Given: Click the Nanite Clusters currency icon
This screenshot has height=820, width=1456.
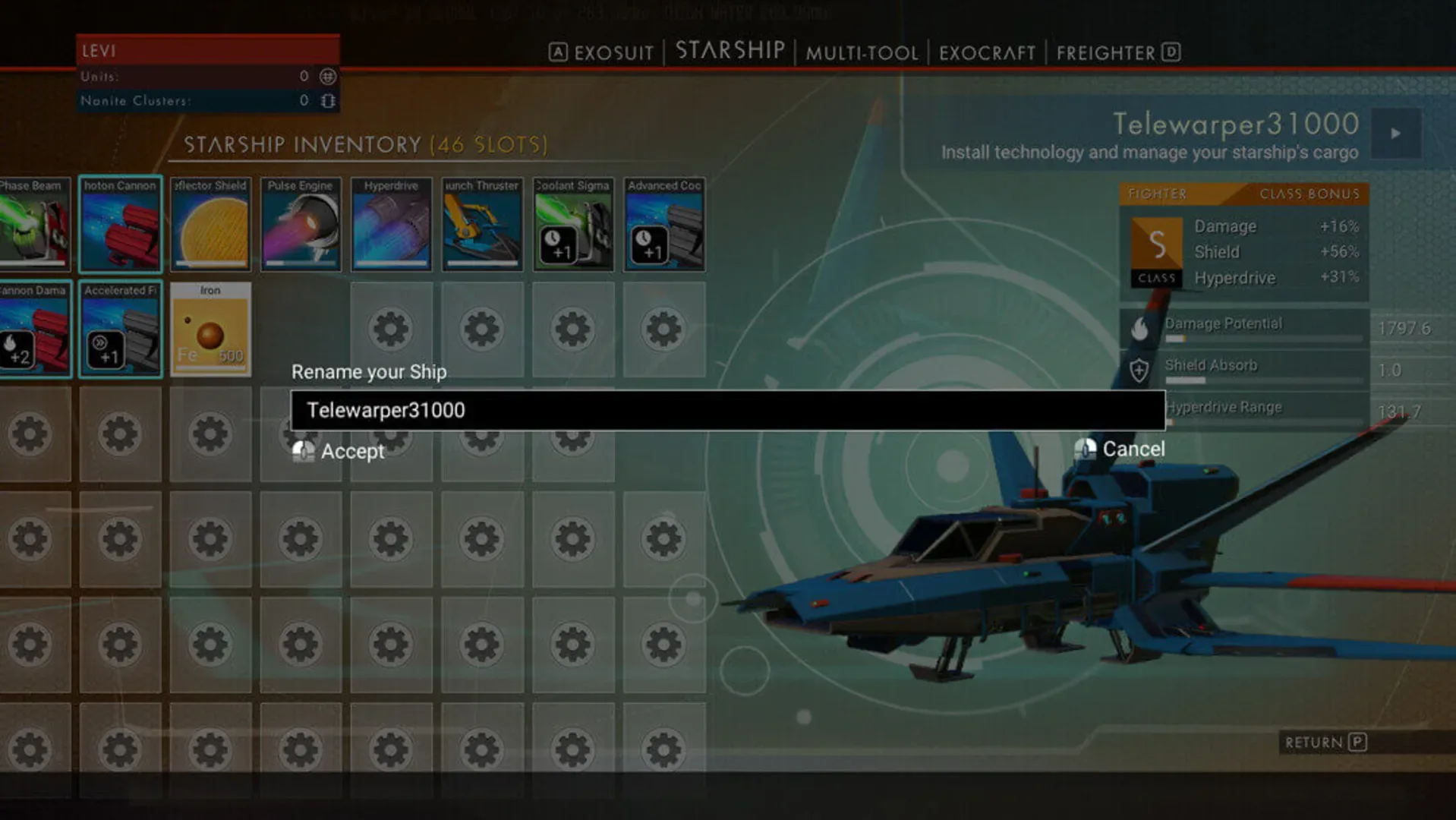Looking at the screenshot, I should (326, 99).
